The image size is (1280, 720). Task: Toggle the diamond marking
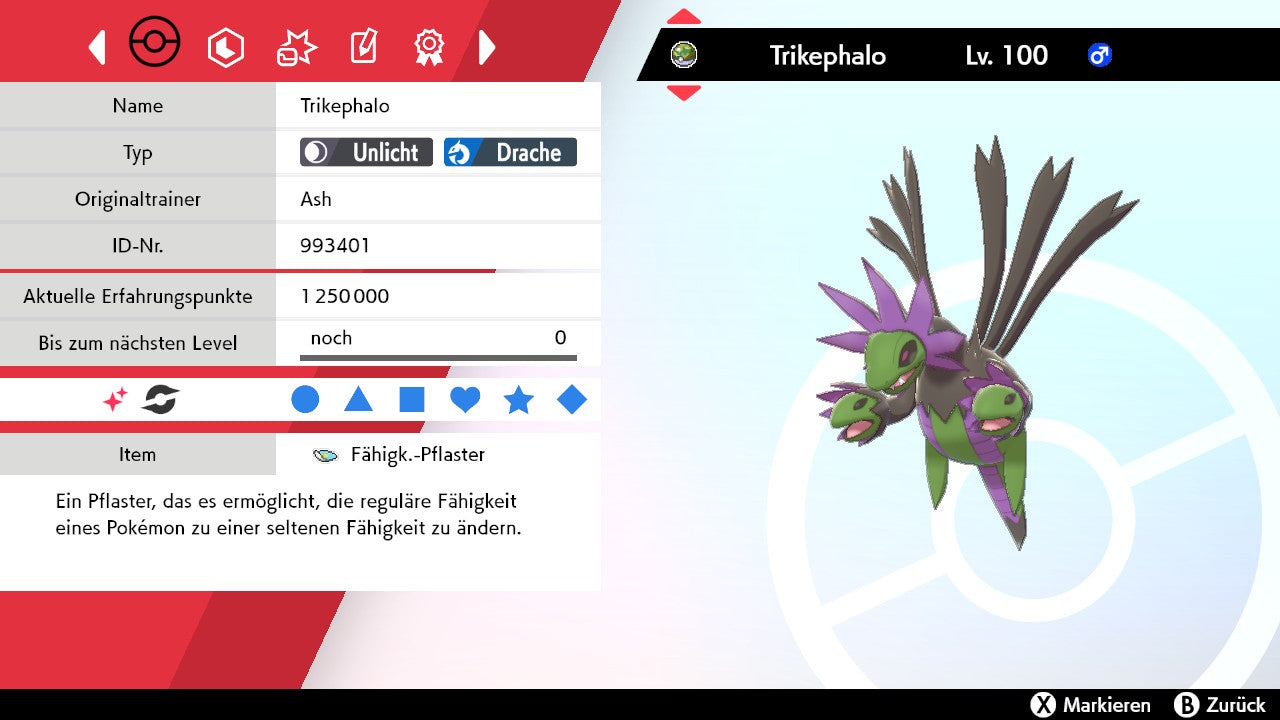(x=572, y=400)
